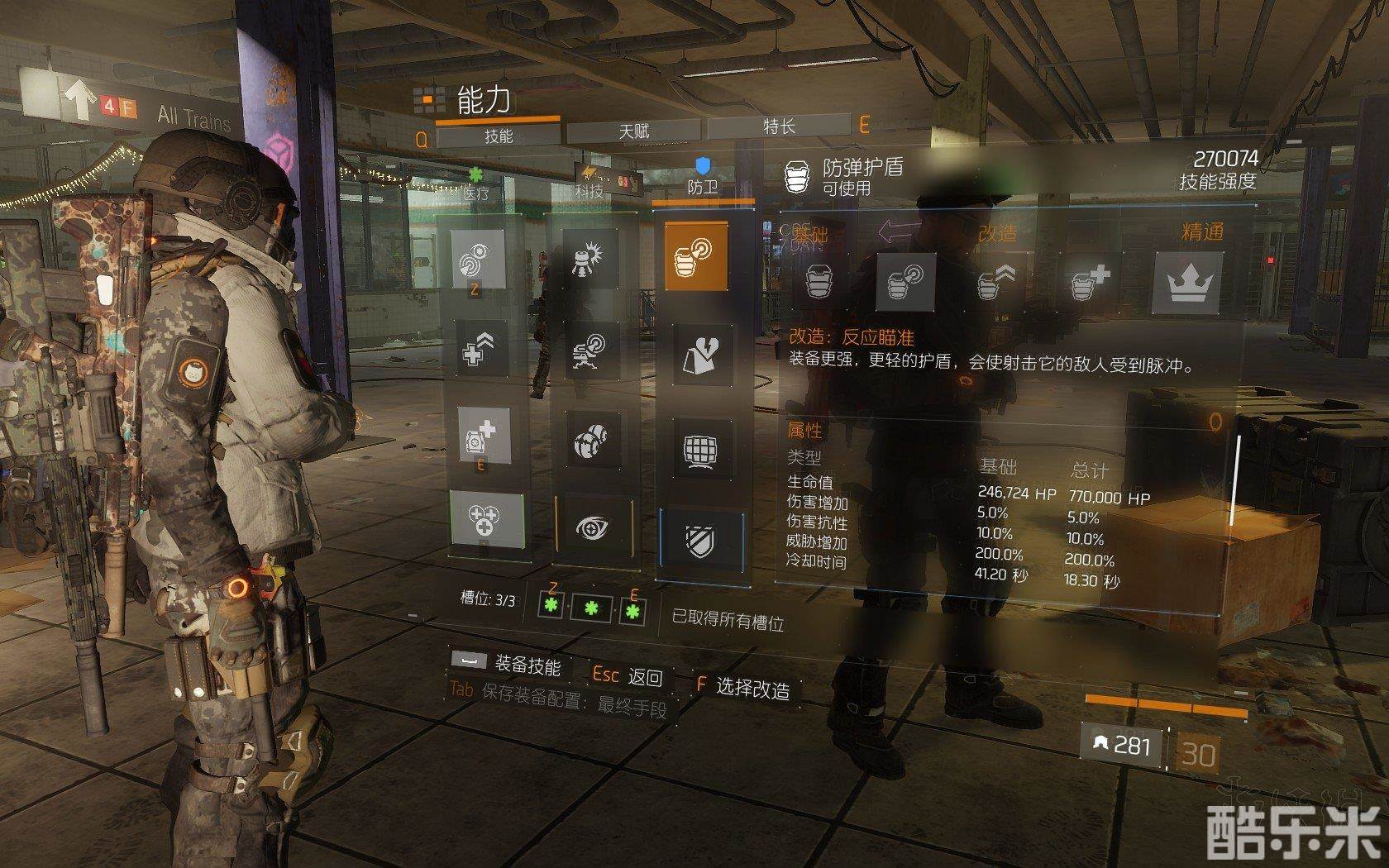Click the 装备技能 equip skill button
Screen dimensions: 1389x868
coord(506,663)
